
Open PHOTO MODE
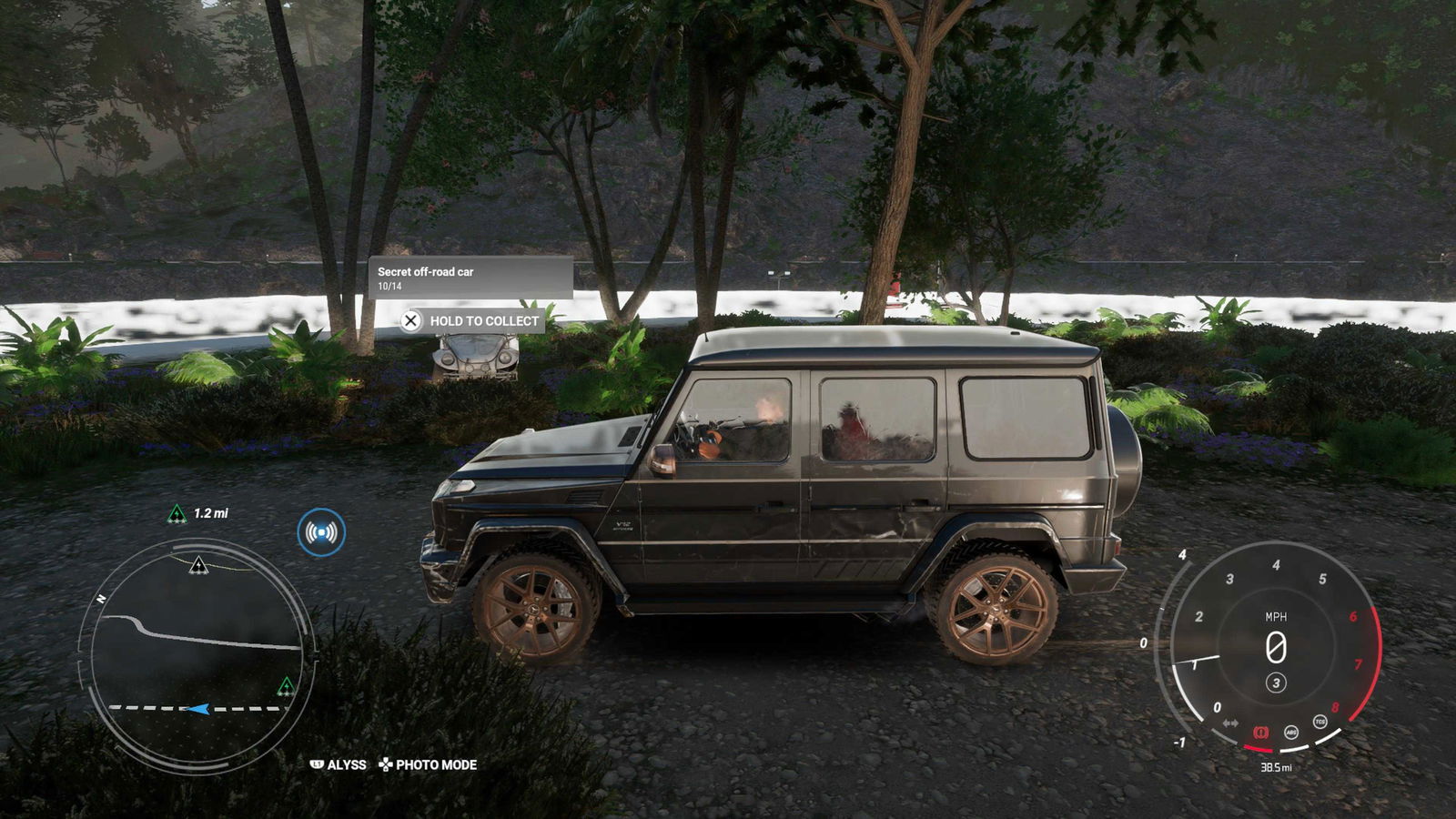pyautogui.click(x=428, y=765)
